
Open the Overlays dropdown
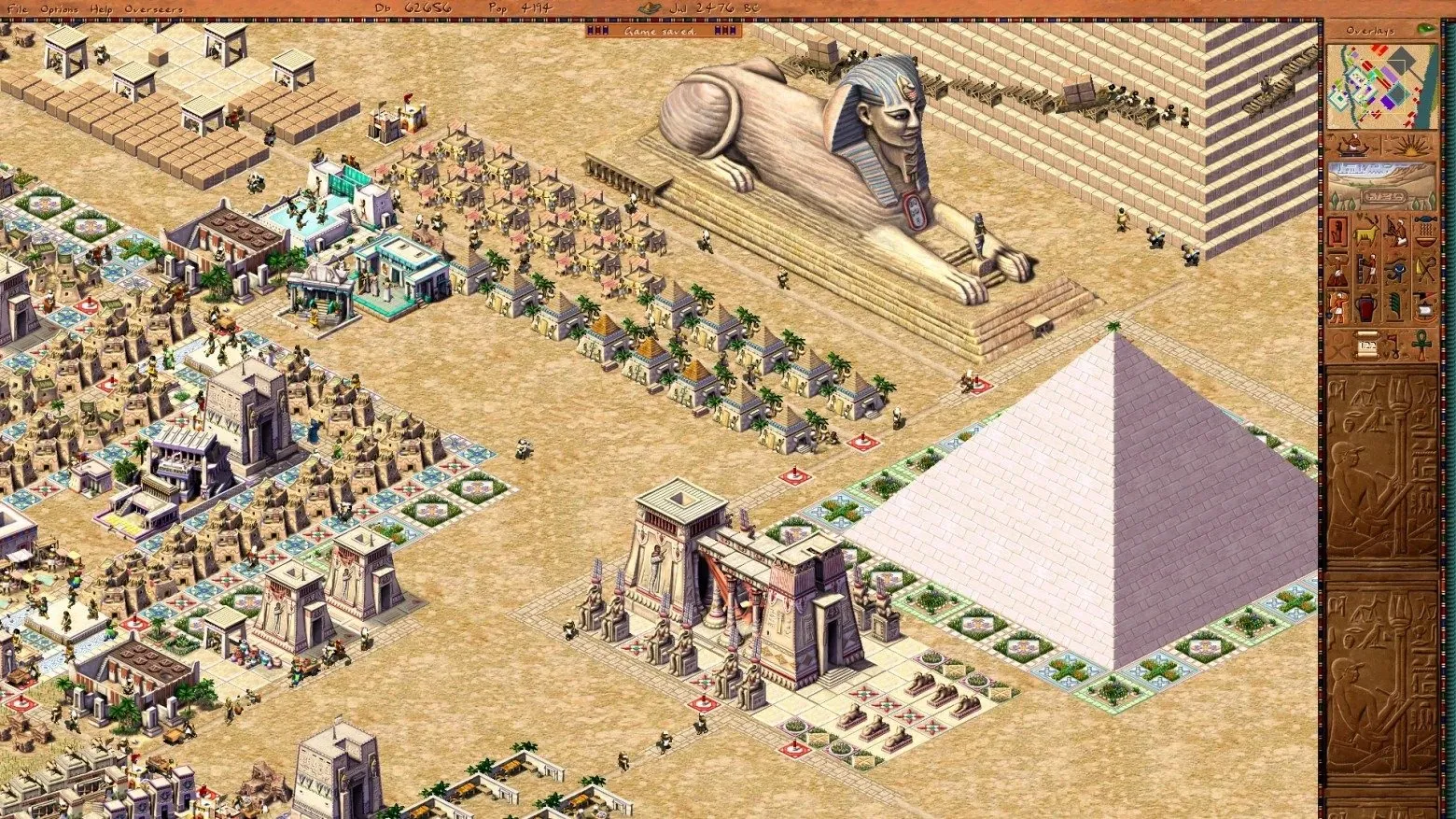tap(1372, 30)
